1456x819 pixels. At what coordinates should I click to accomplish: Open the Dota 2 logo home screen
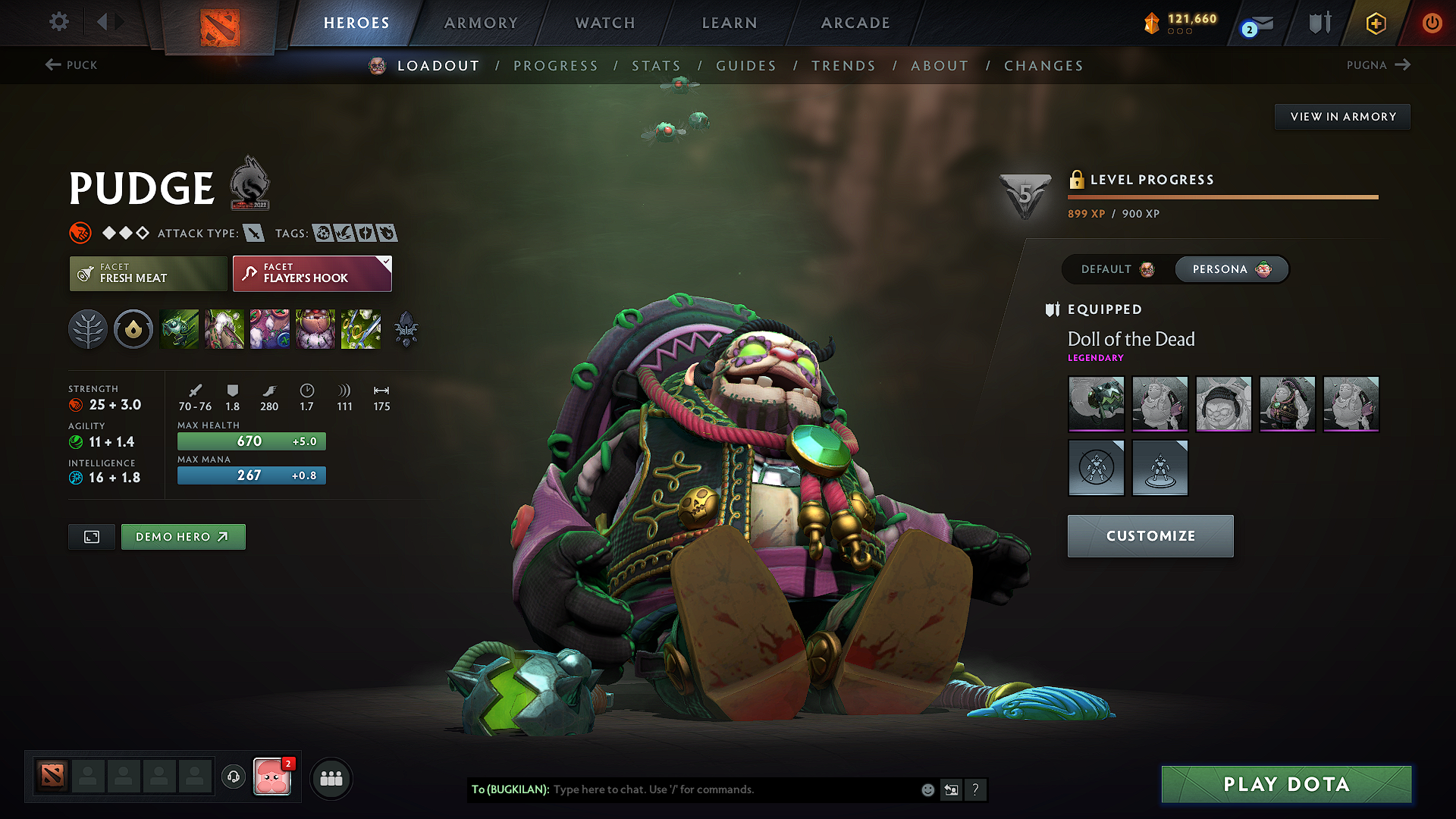[x=219, y=23]
